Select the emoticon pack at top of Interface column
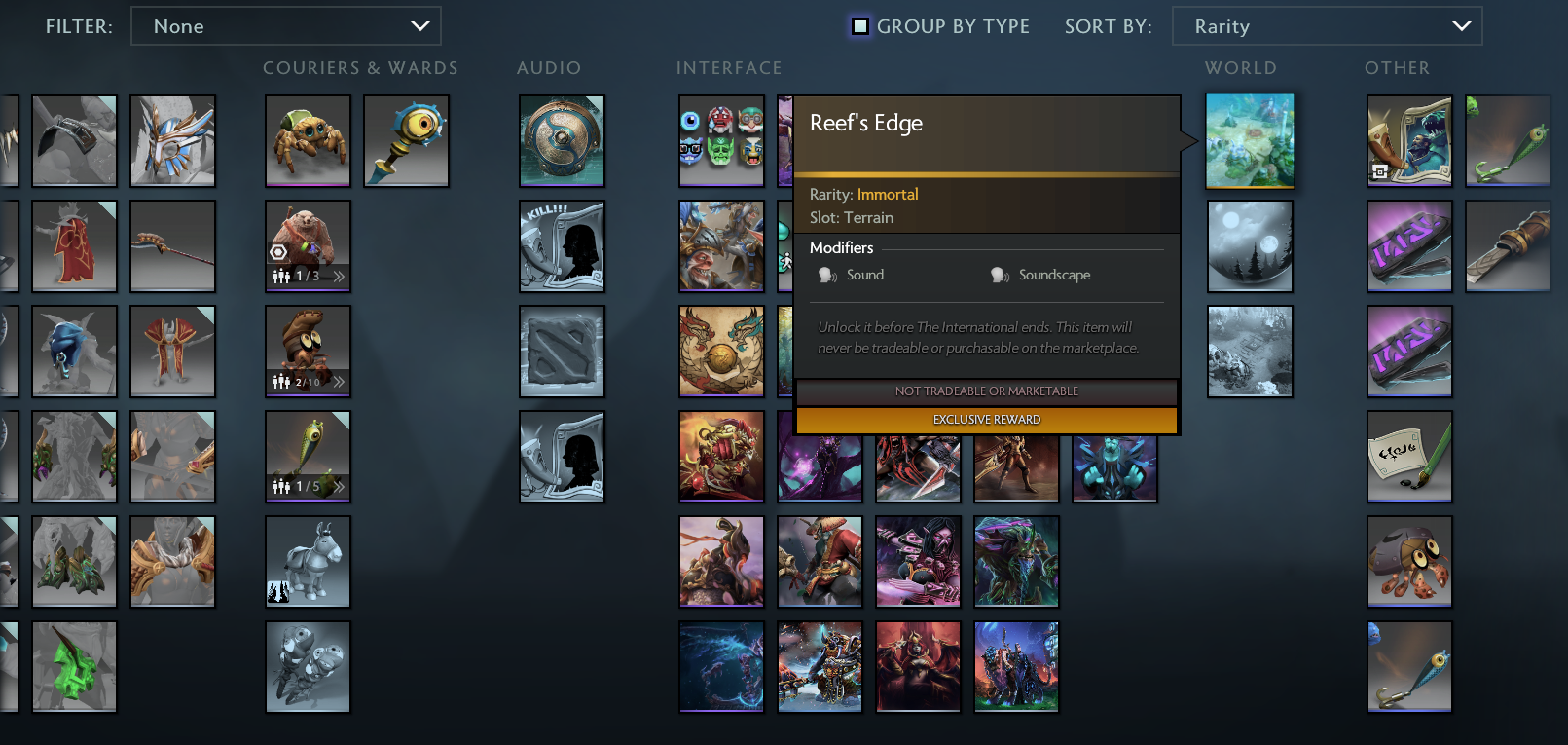 tap(721, 141)
